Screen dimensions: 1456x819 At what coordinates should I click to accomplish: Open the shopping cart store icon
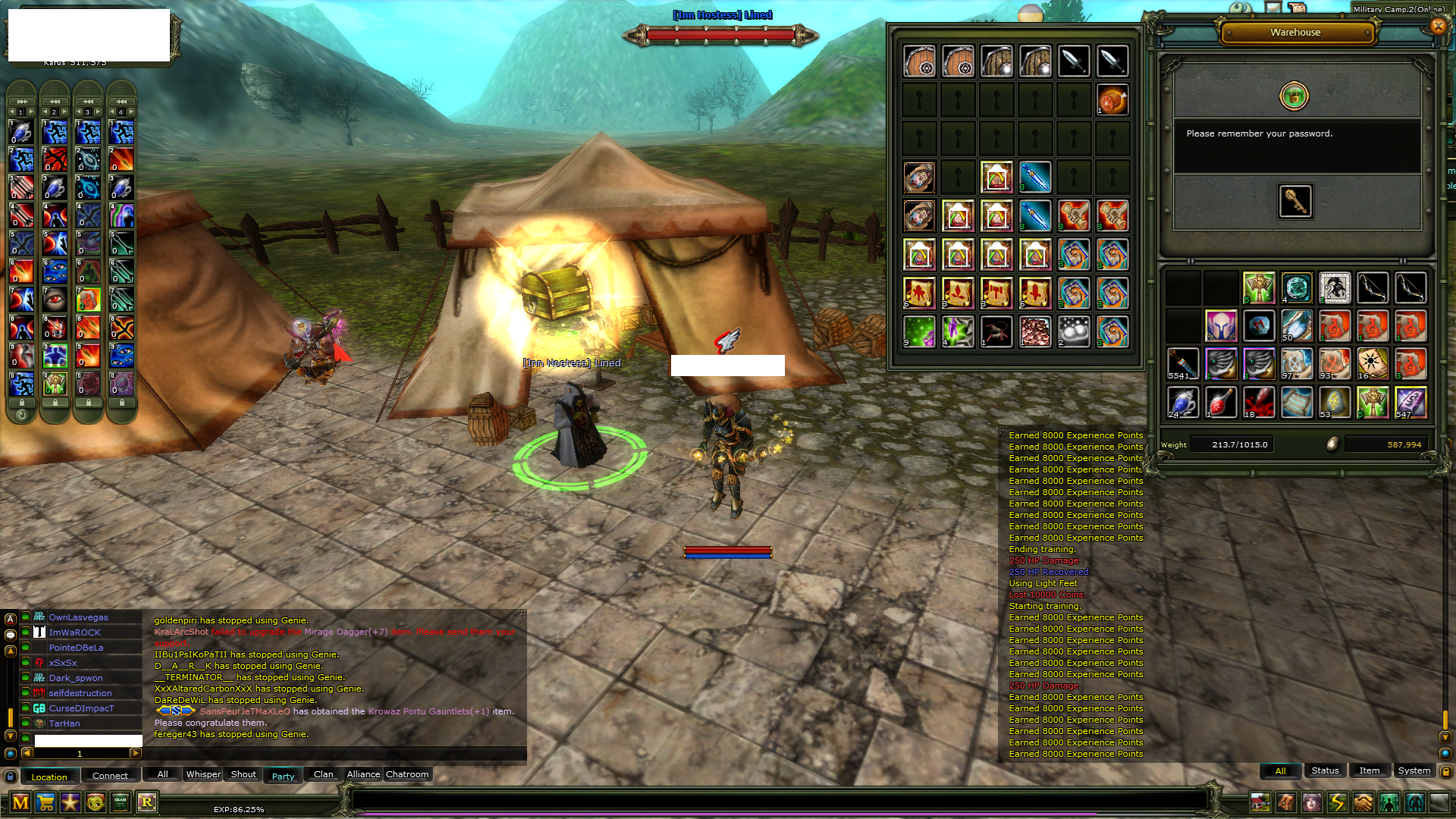45,802
